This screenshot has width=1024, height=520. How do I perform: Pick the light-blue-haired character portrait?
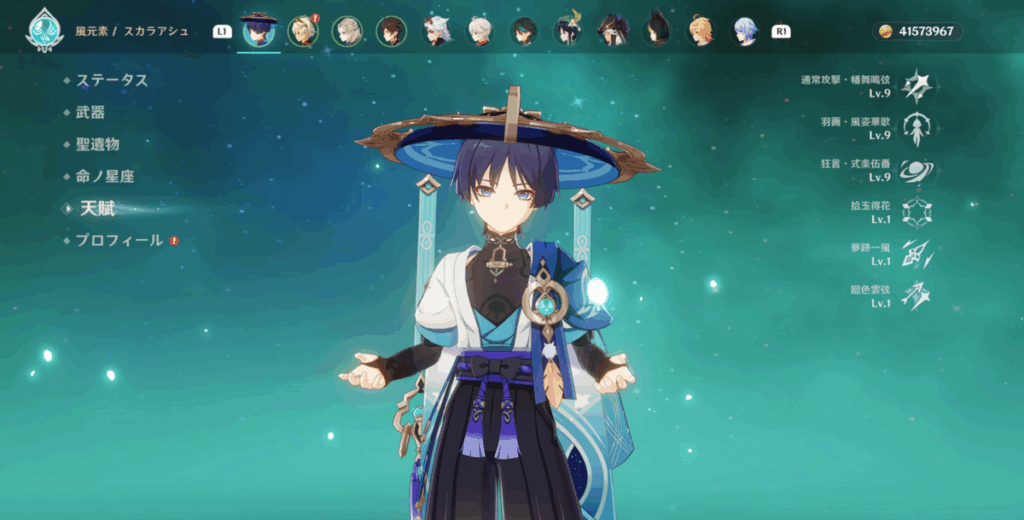[x=745, y=31]
